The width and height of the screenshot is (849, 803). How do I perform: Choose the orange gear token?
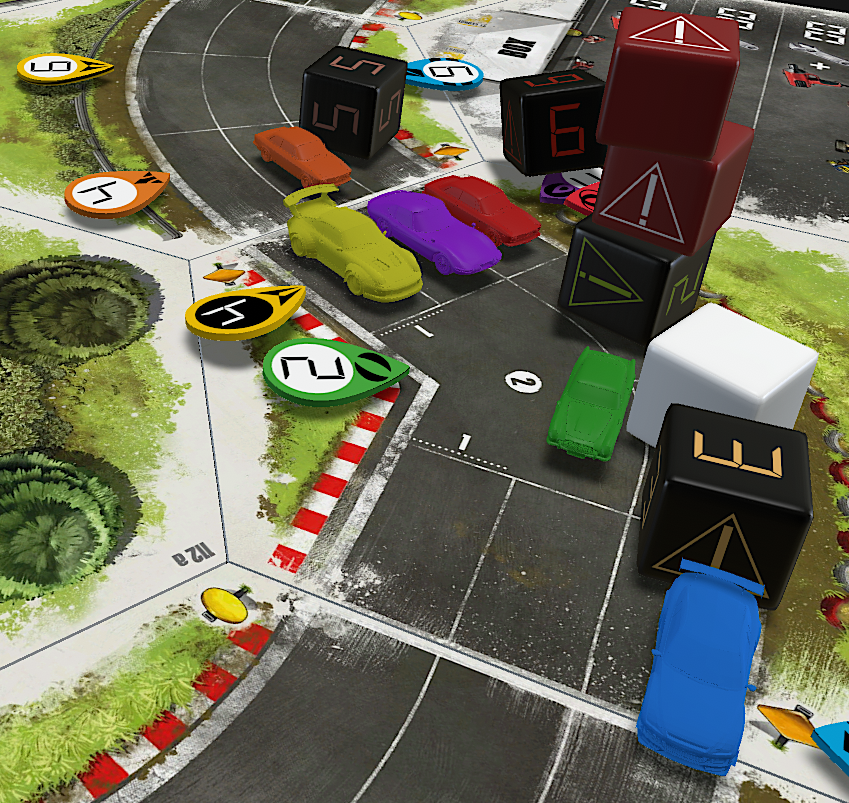pos(113,192)
